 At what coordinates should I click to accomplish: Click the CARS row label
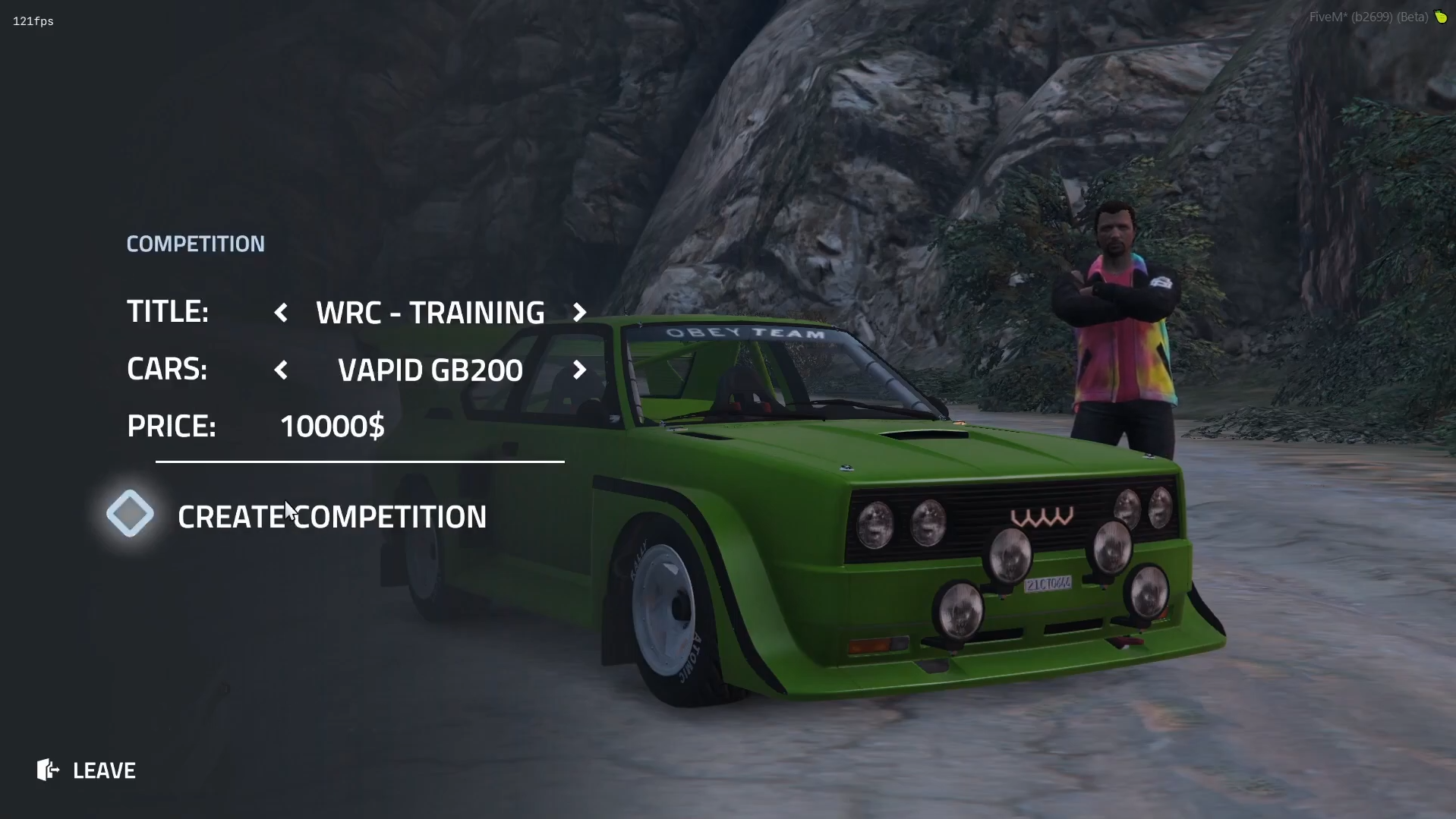[167, 370]
